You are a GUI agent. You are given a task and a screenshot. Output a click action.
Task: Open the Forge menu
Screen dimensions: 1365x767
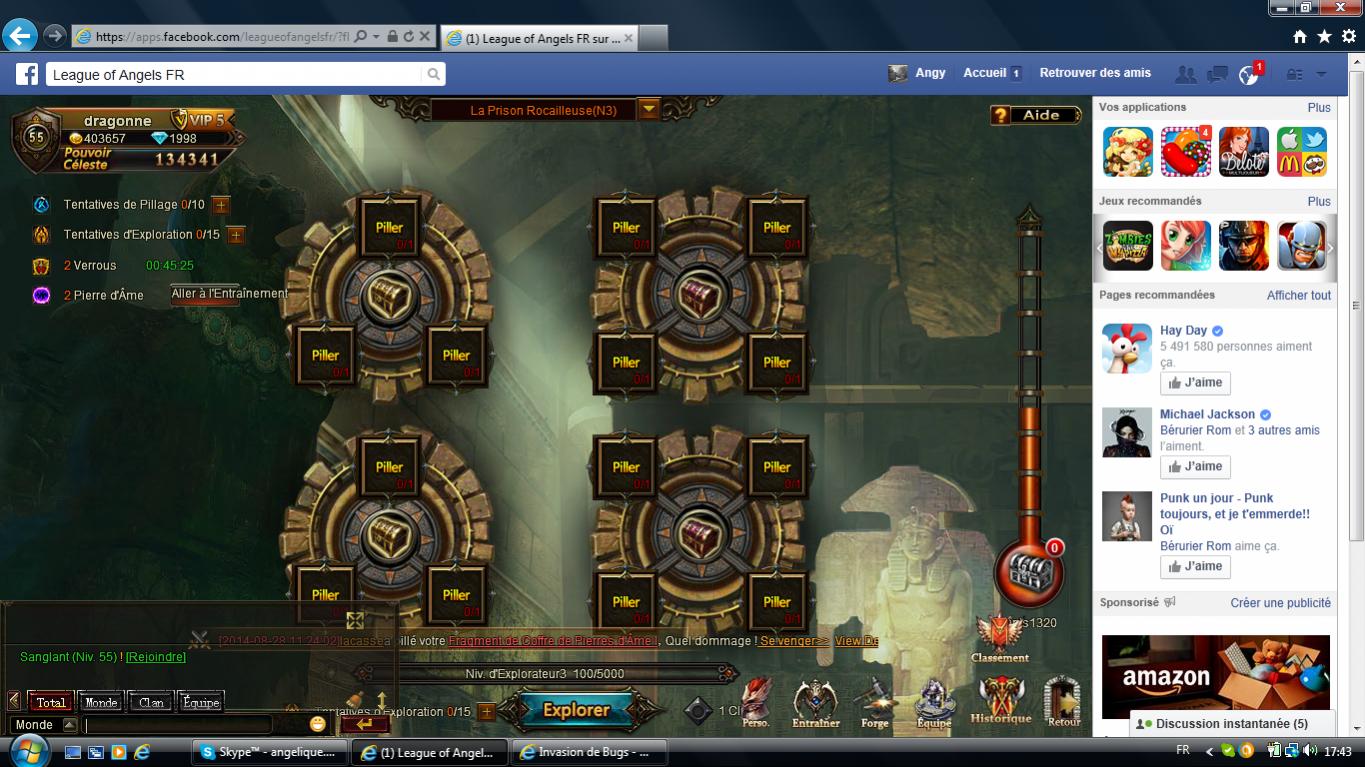coord(874,701)
